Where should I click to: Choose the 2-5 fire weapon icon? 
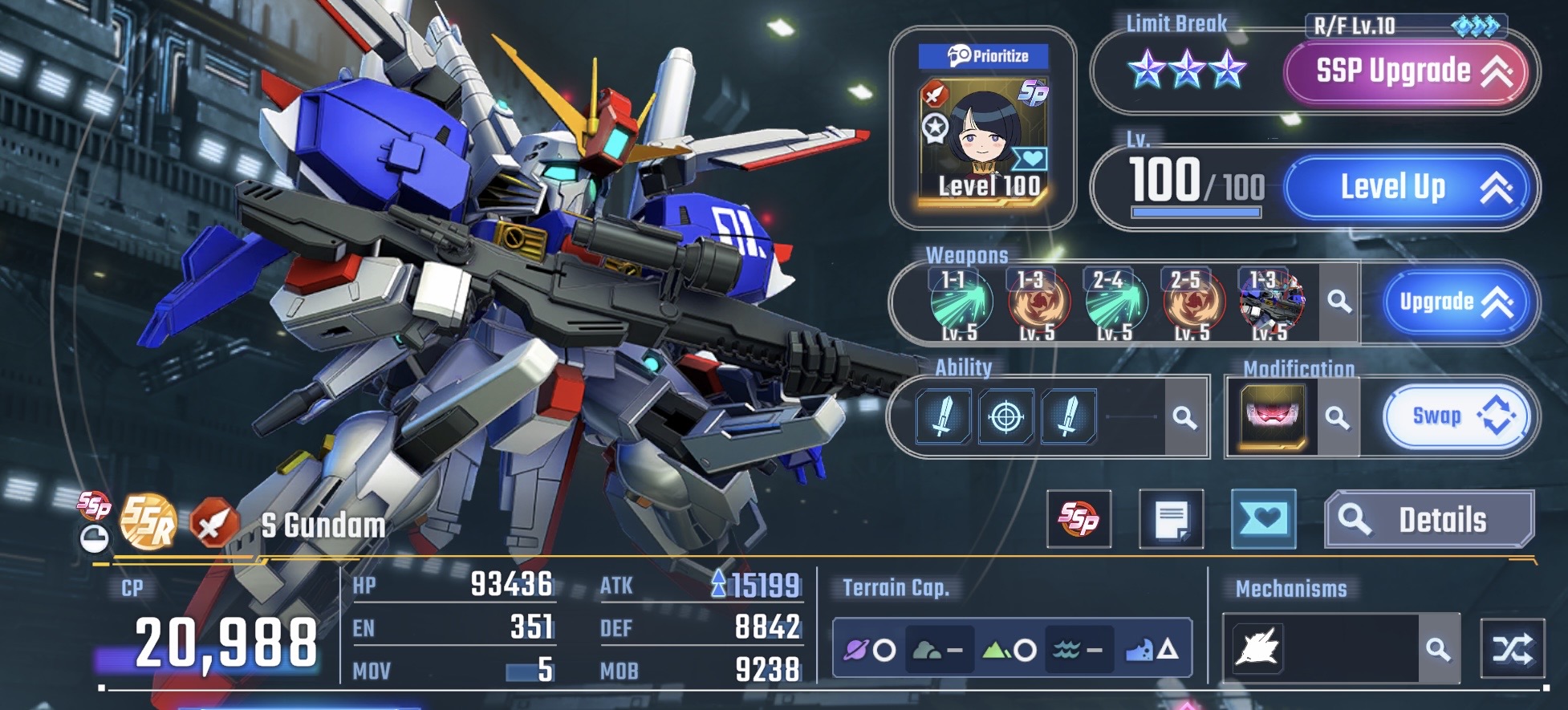tap(1193, 303)
